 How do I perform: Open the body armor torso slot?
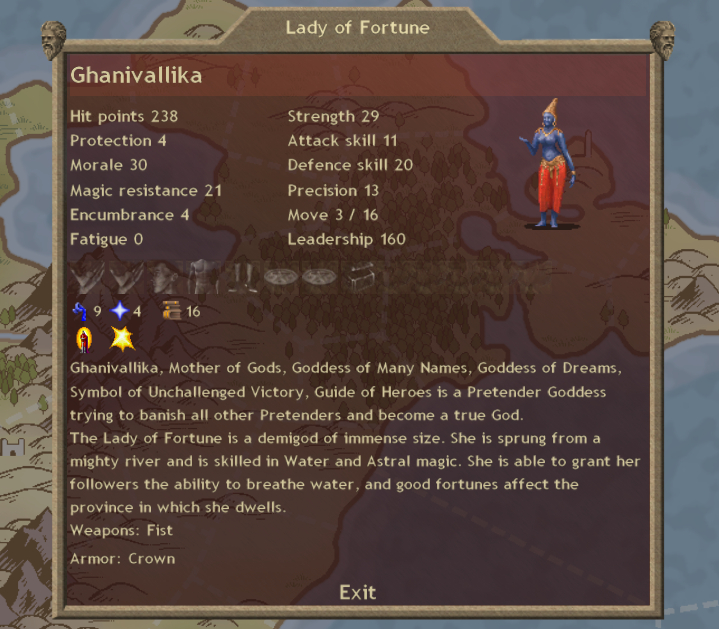point(202,277)
